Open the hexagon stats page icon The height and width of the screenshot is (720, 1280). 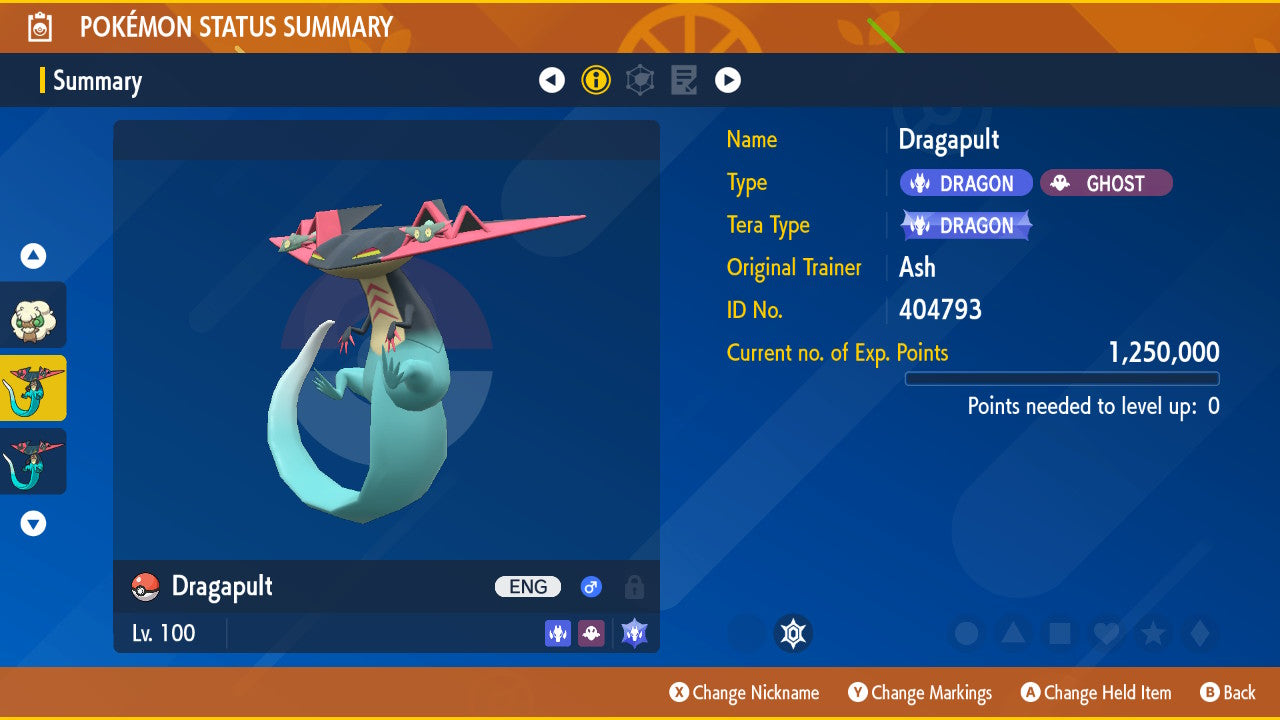click(639, 80)
